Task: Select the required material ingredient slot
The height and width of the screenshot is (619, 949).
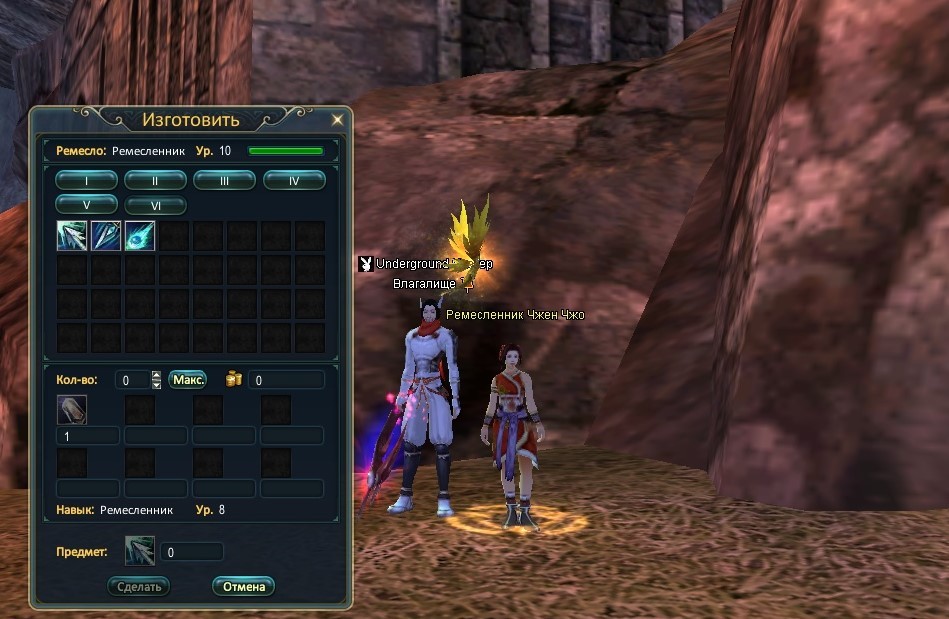Action: pyautogui.click(x=72, y=410)
